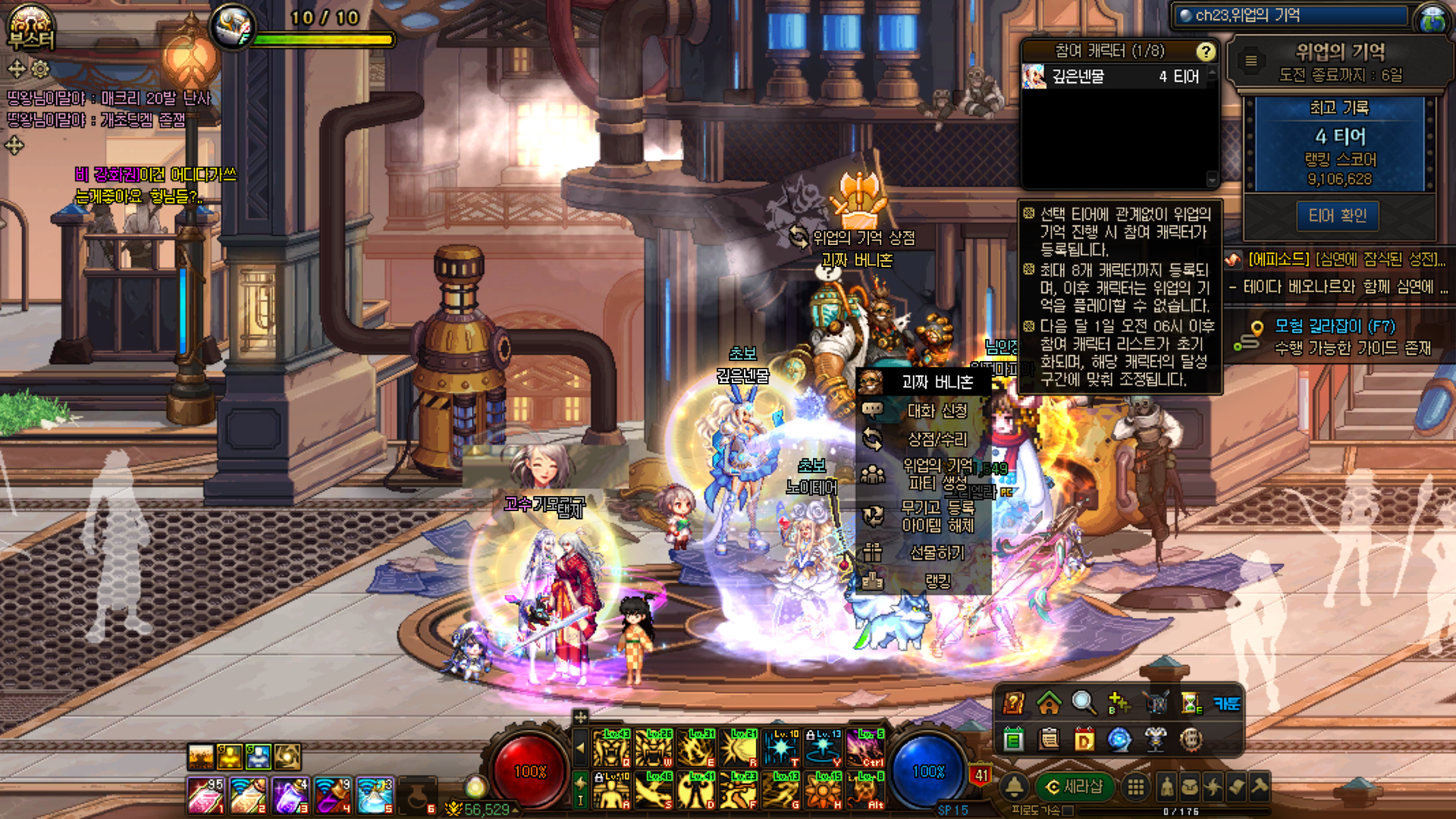
Task: Open the notification bell icon
Action: tap(1015, 787)
